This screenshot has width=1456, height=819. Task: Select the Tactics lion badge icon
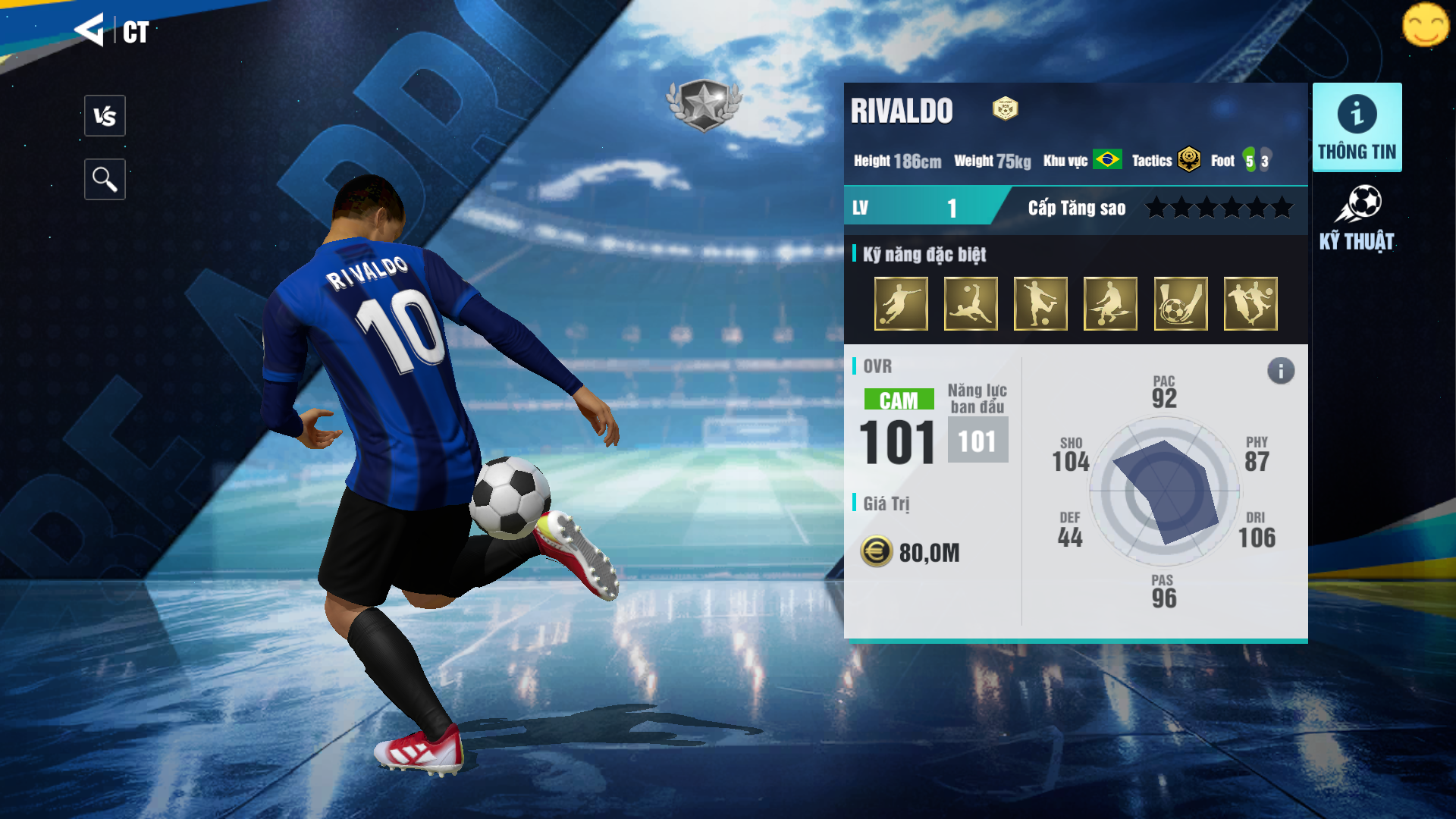(x=1189, y=160)
